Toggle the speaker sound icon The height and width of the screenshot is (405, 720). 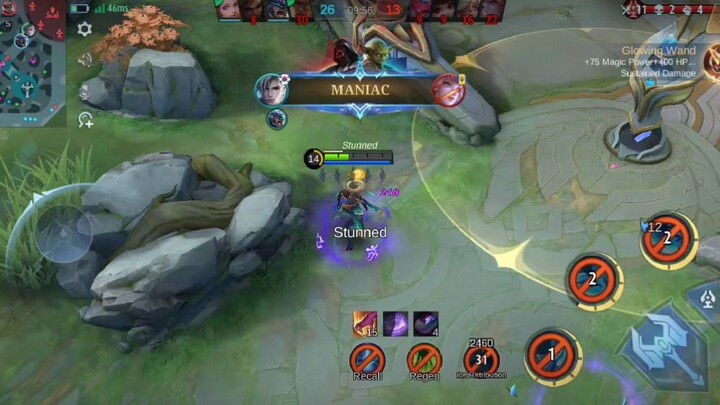coord(85,59)
